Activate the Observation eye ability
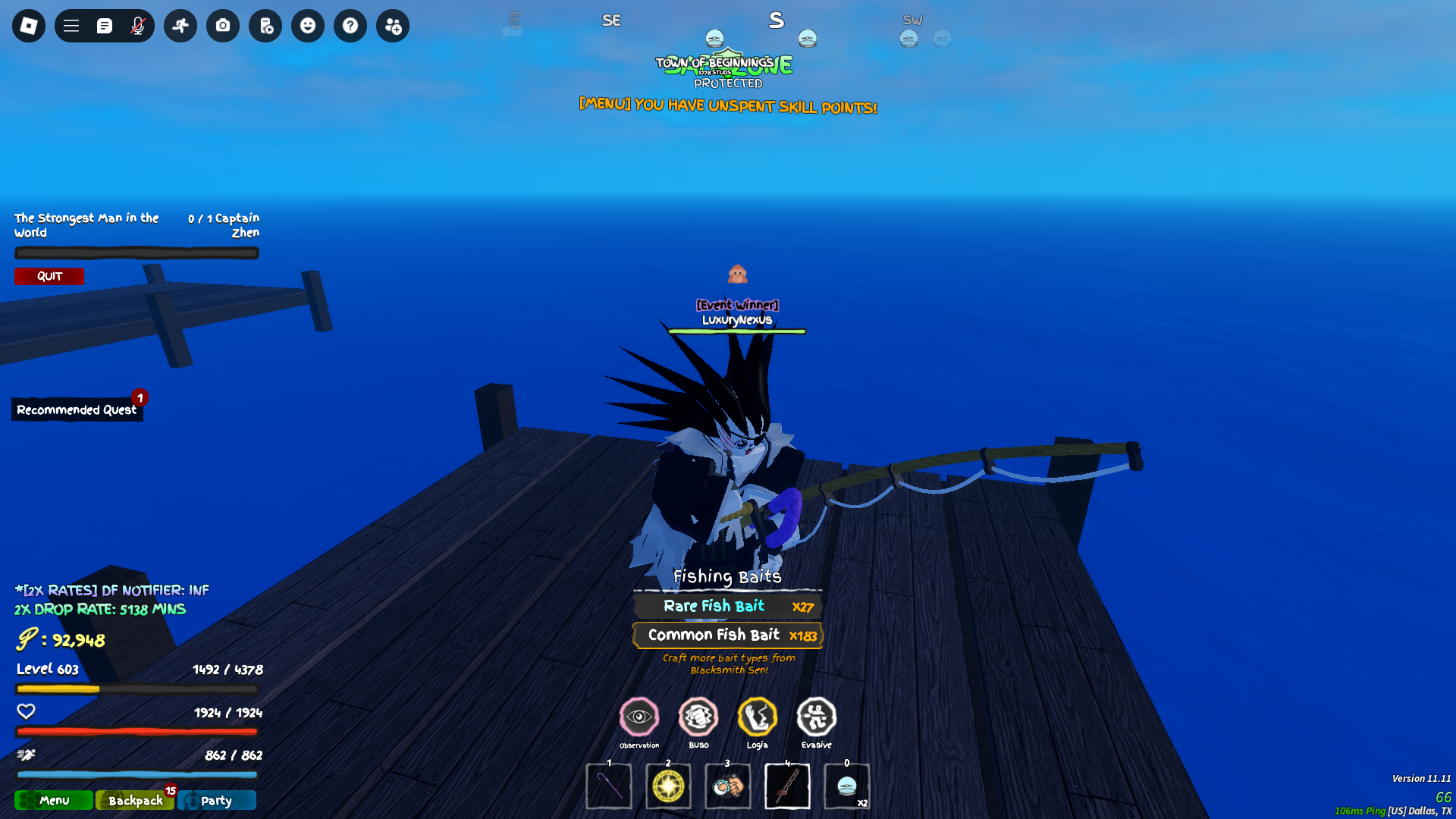 [x=639, y=717]
